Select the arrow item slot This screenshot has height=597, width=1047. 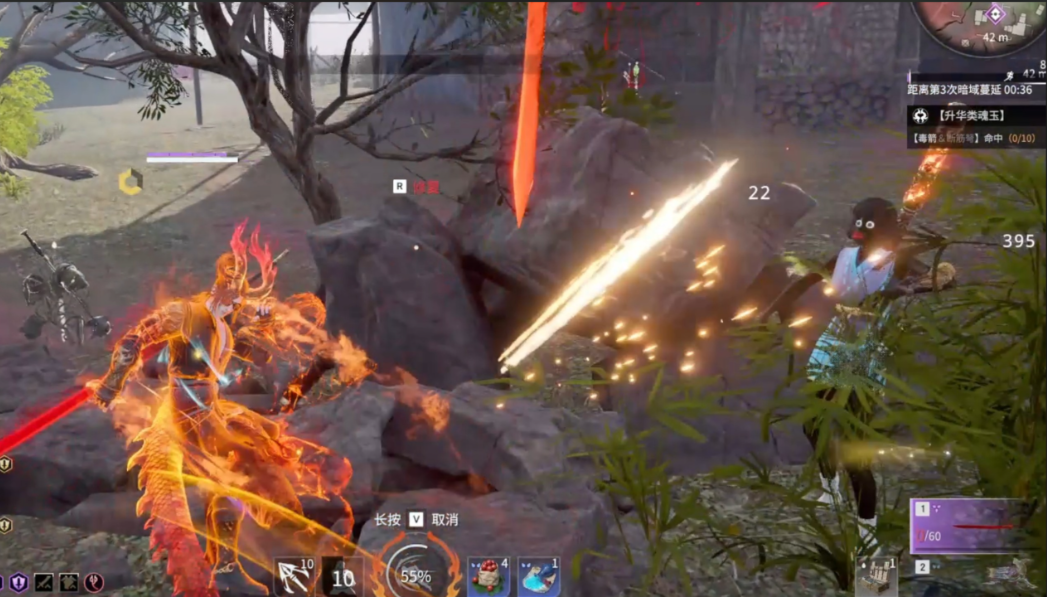[296, 576]
